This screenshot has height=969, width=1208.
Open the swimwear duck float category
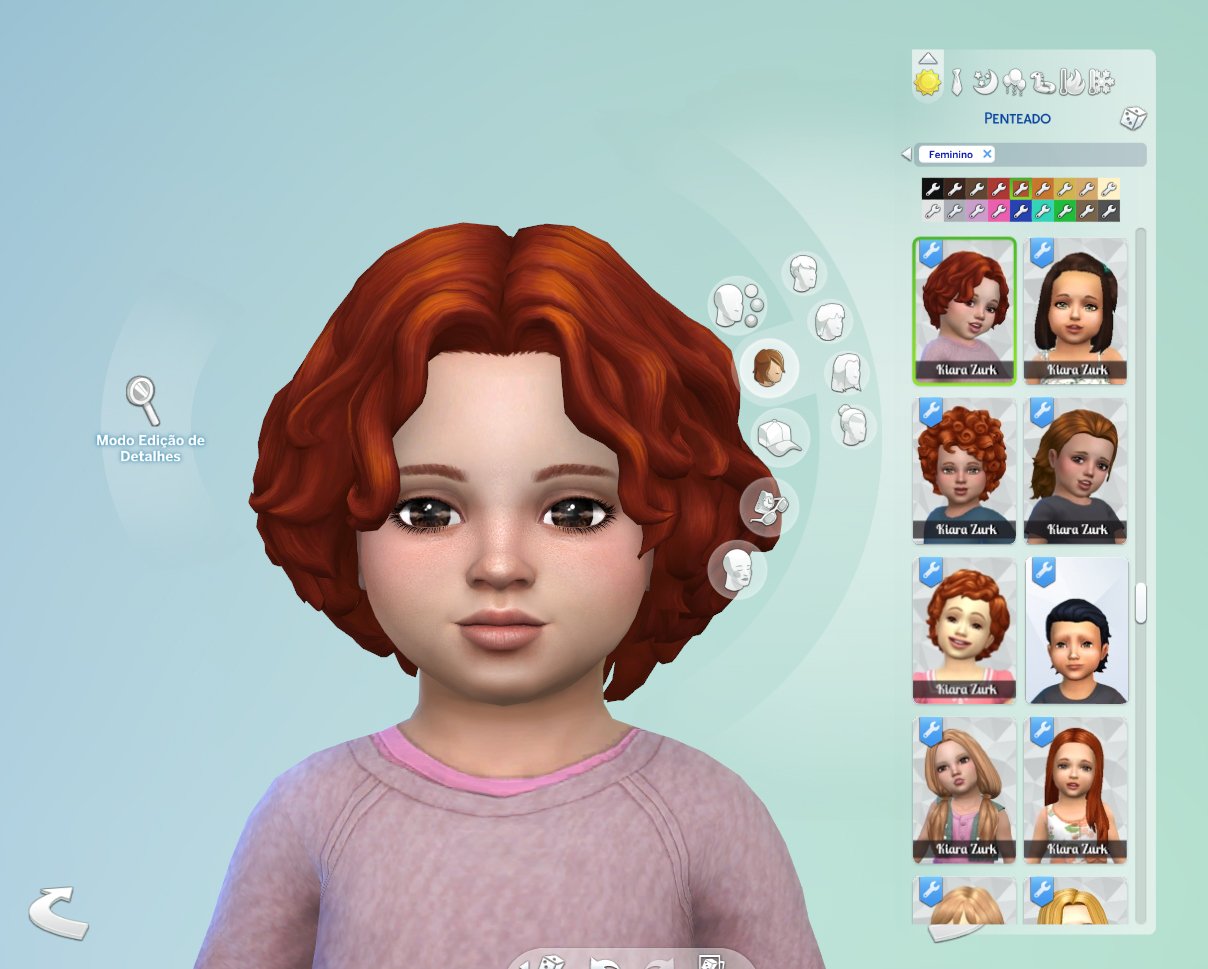coord(1042,82)
